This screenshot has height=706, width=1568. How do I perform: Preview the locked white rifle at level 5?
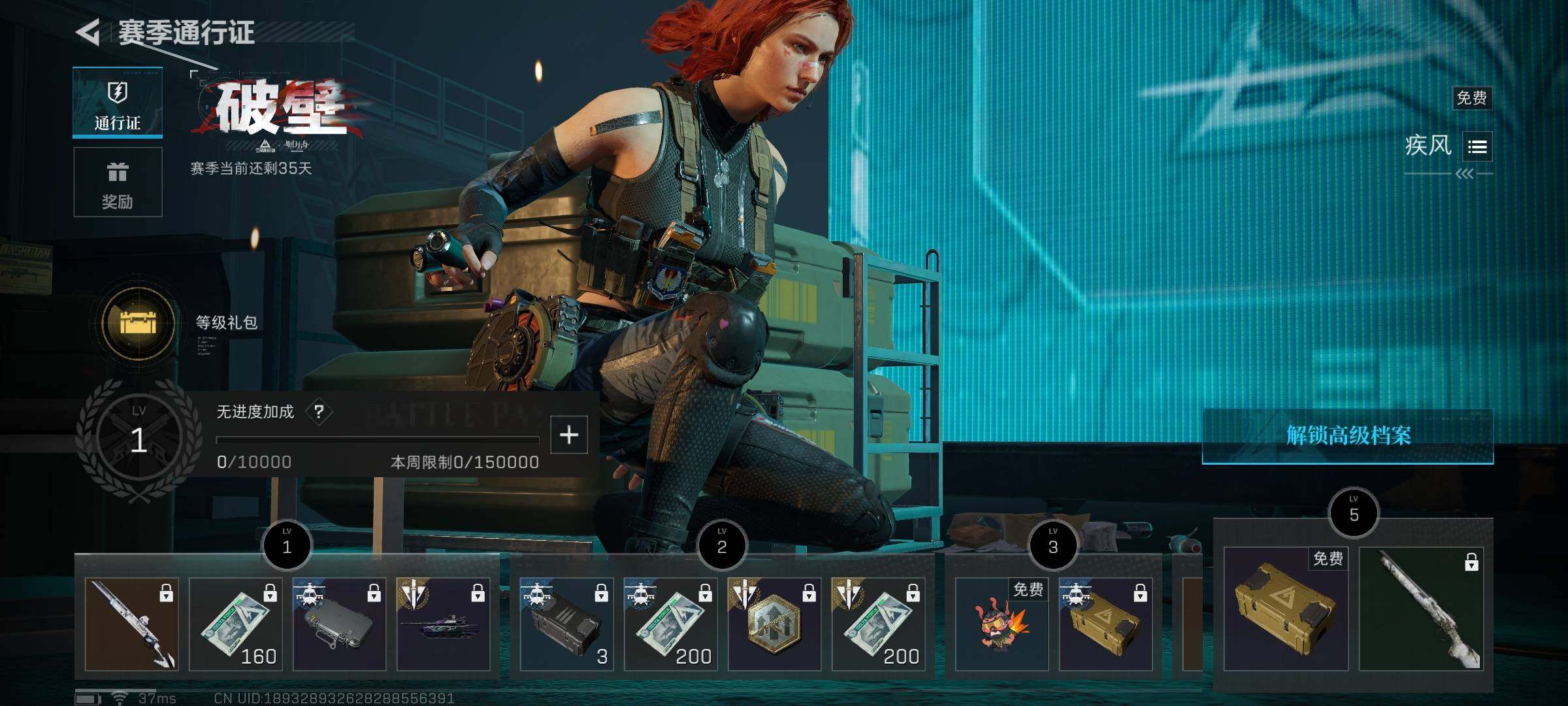click(1422, 609)
